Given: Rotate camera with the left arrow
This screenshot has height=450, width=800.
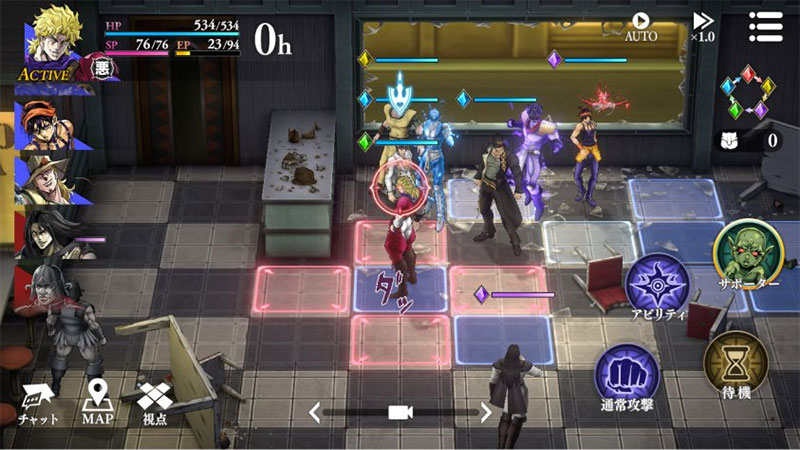Looking at the screenshot, I should [x=315, y=411].
